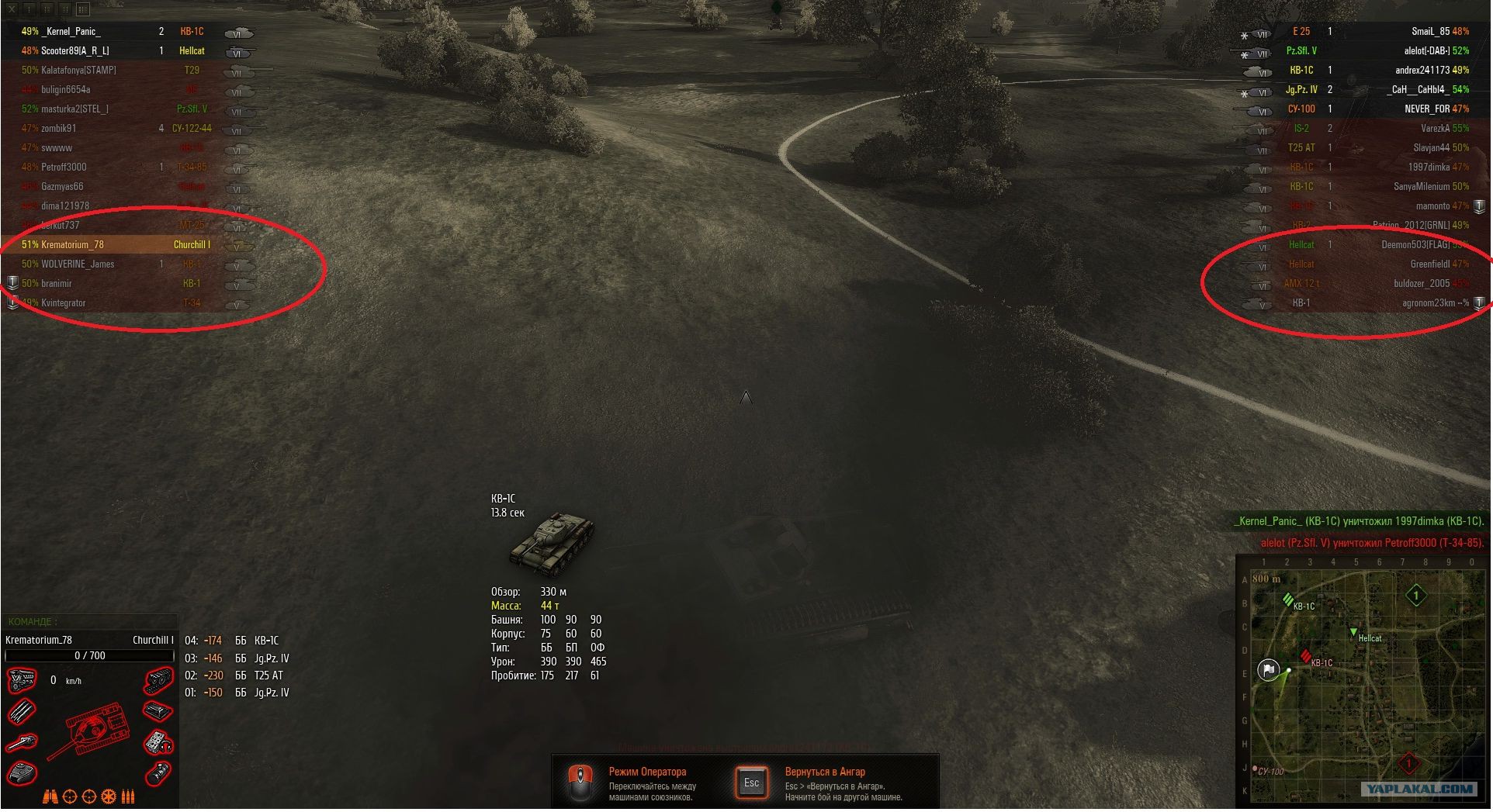Image resolution: width=1493 pixels, height=812 pixels.
Task: Click the green base marker on minimap
Action: tap(1416, 596)
